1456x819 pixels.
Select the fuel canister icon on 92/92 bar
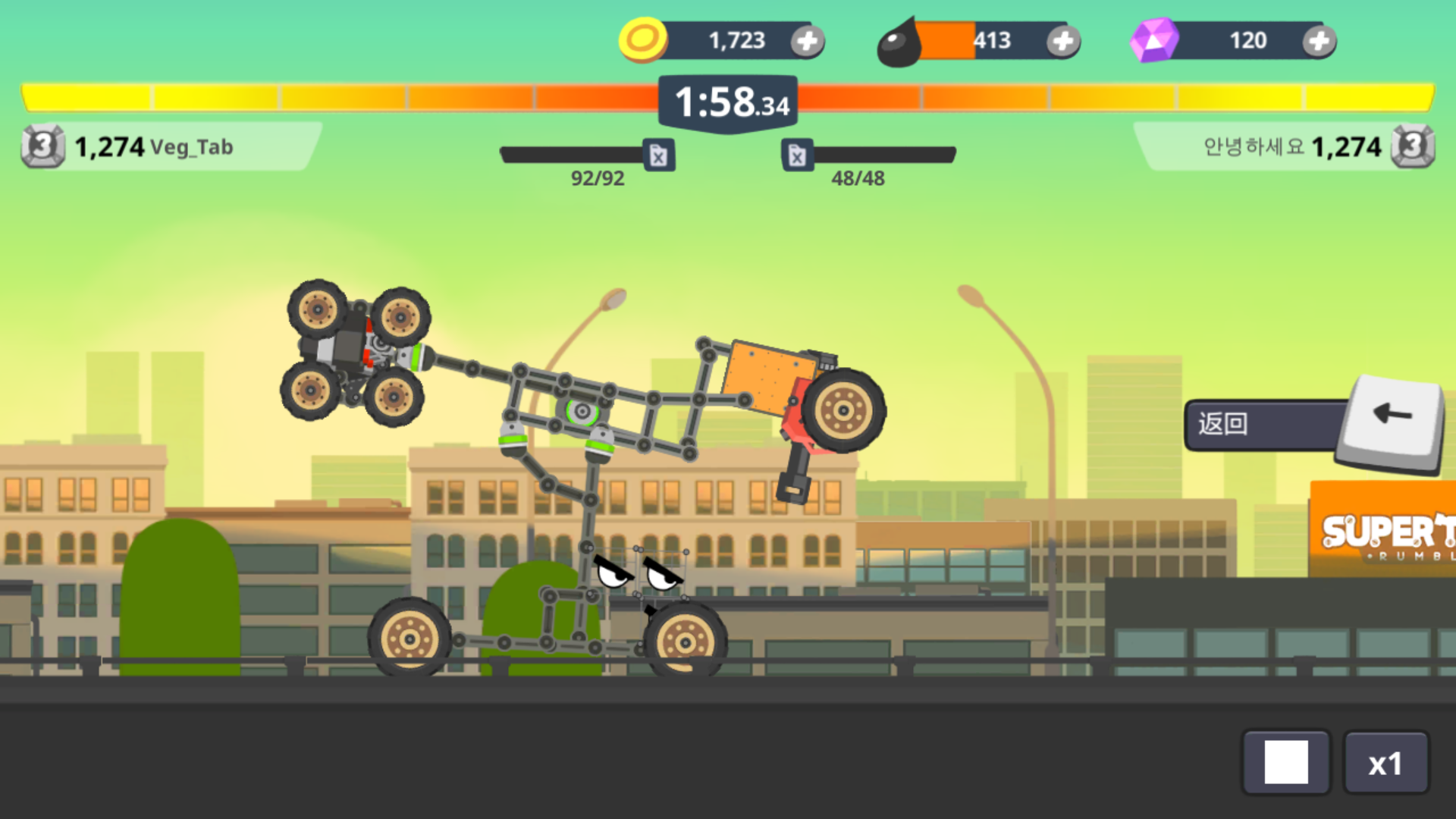point(657,155)
